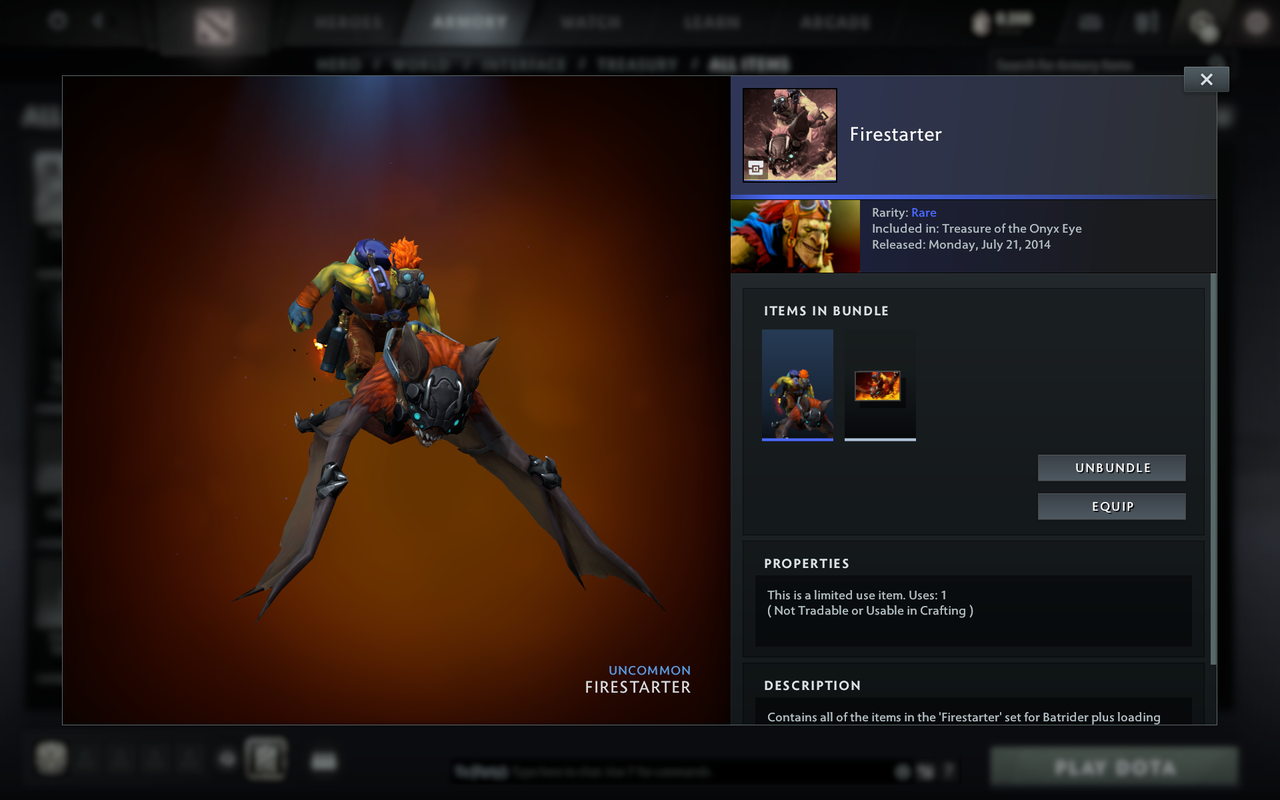Click the Armory search input field
Screen dimensions: 1280x800
point(1080,63)
